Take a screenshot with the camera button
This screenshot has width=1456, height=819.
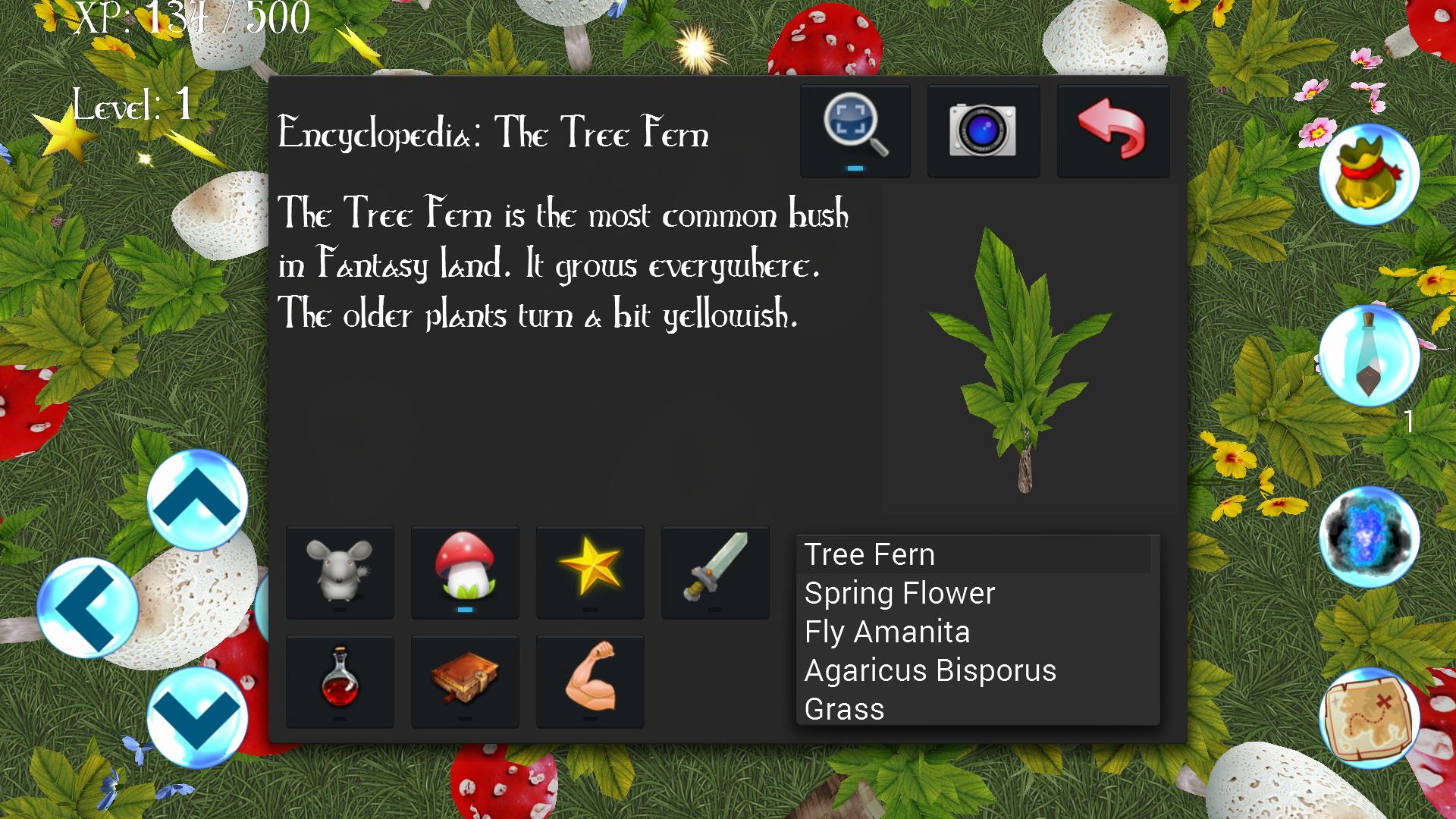tap(983, 130)
